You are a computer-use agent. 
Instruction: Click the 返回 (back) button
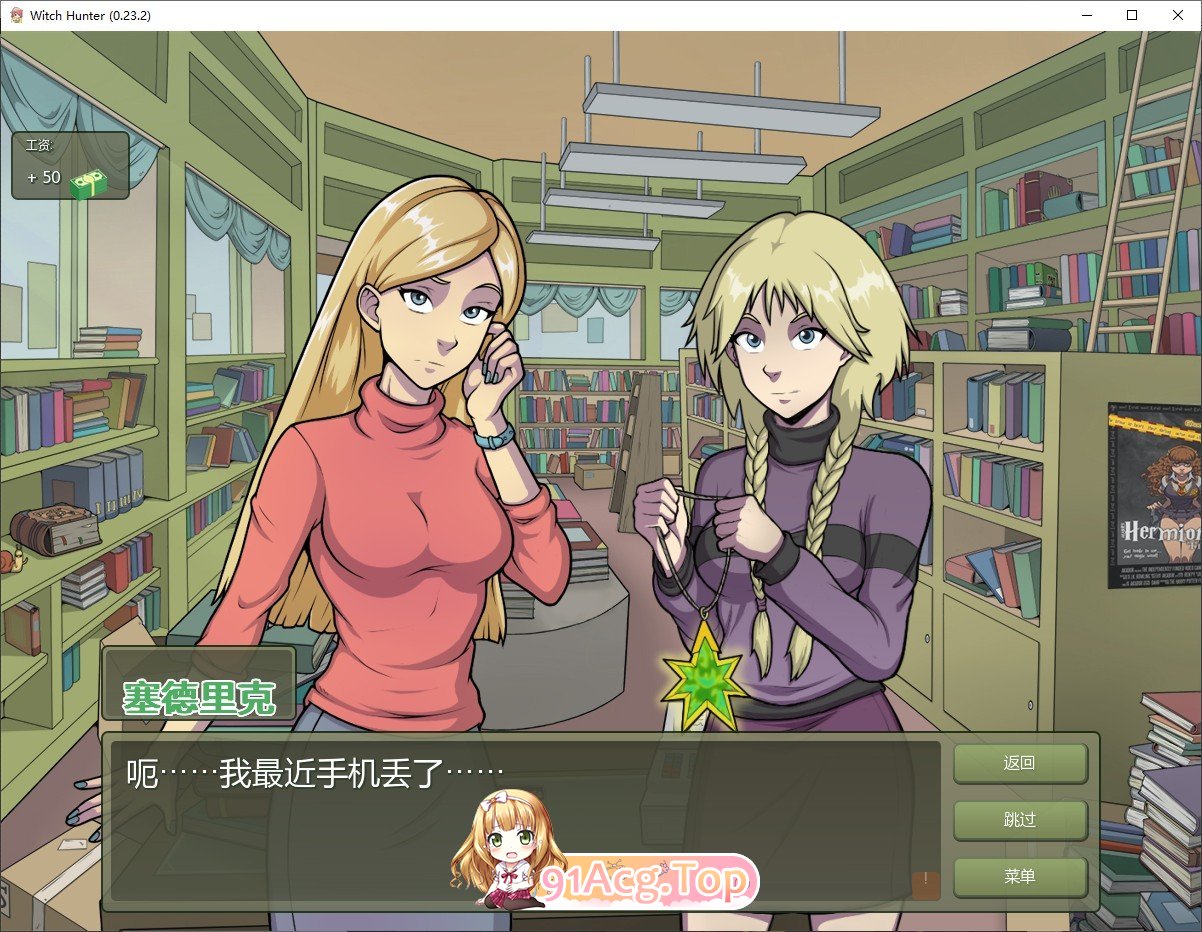(x=1019, y=763)
